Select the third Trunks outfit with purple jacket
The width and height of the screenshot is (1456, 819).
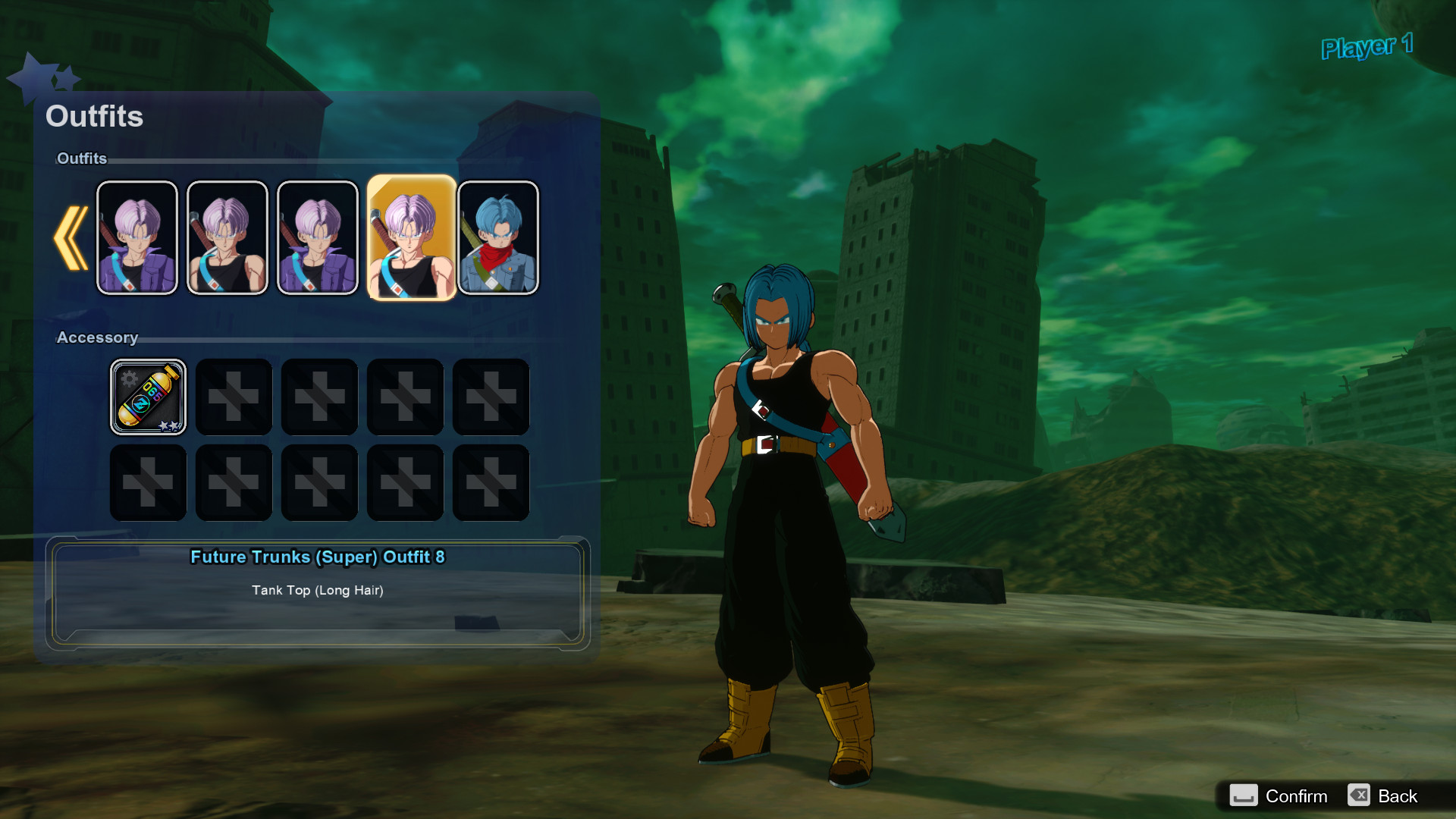(318, 237)
